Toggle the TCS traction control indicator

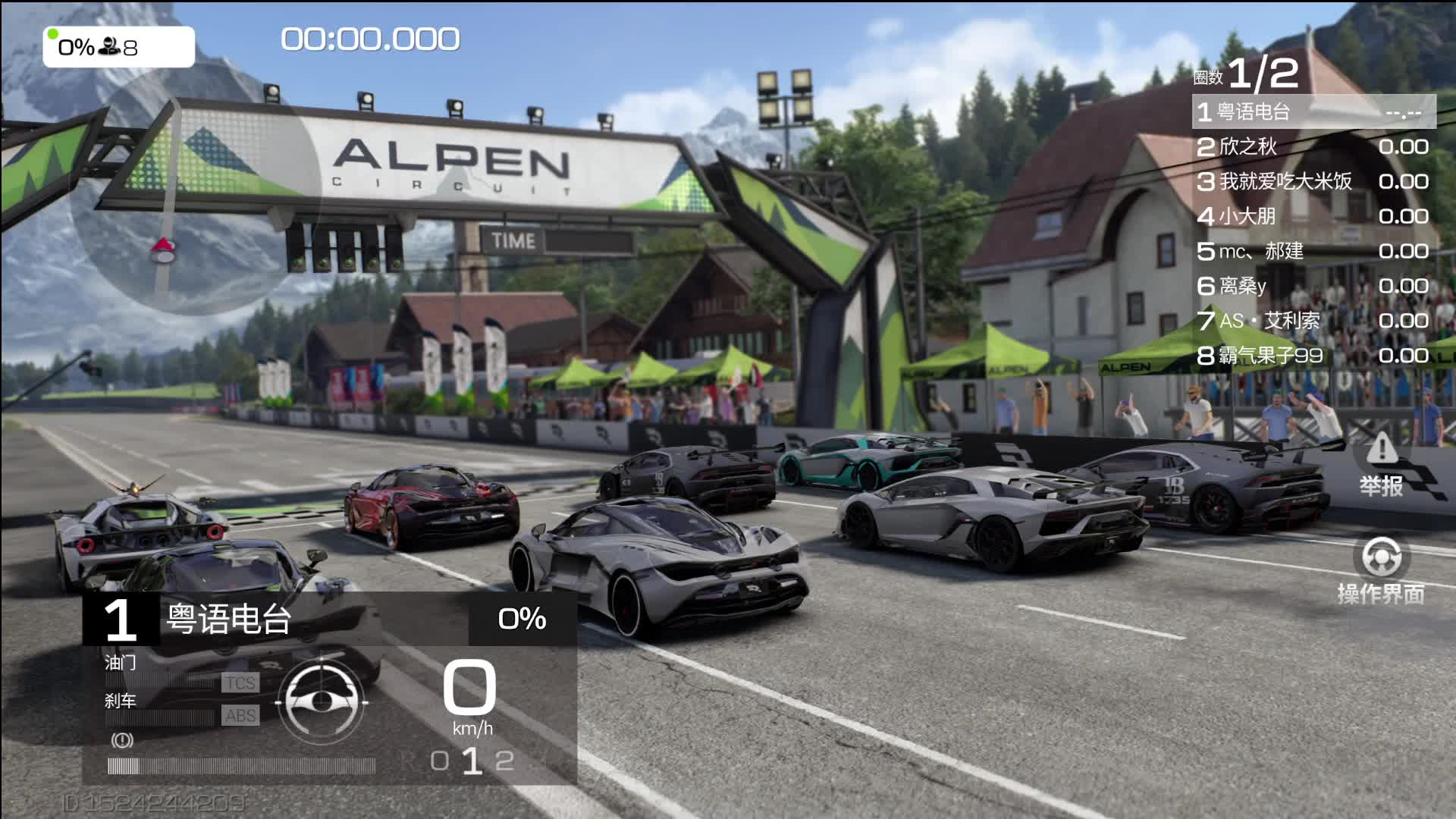240,682
